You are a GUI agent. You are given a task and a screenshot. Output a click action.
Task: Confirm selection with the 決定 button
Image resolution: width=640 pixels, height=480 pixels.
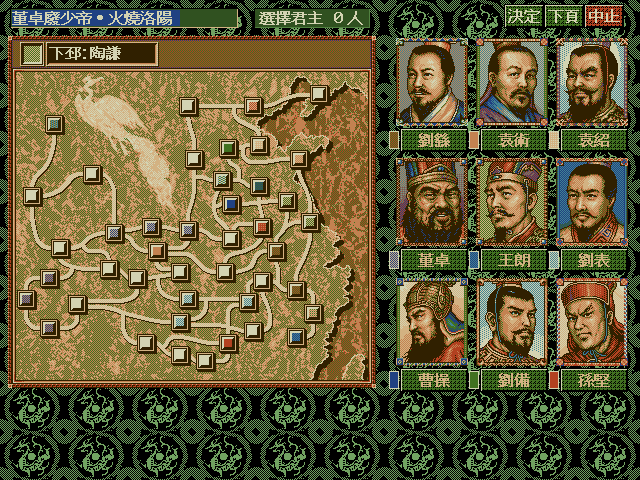click(524, 16)
